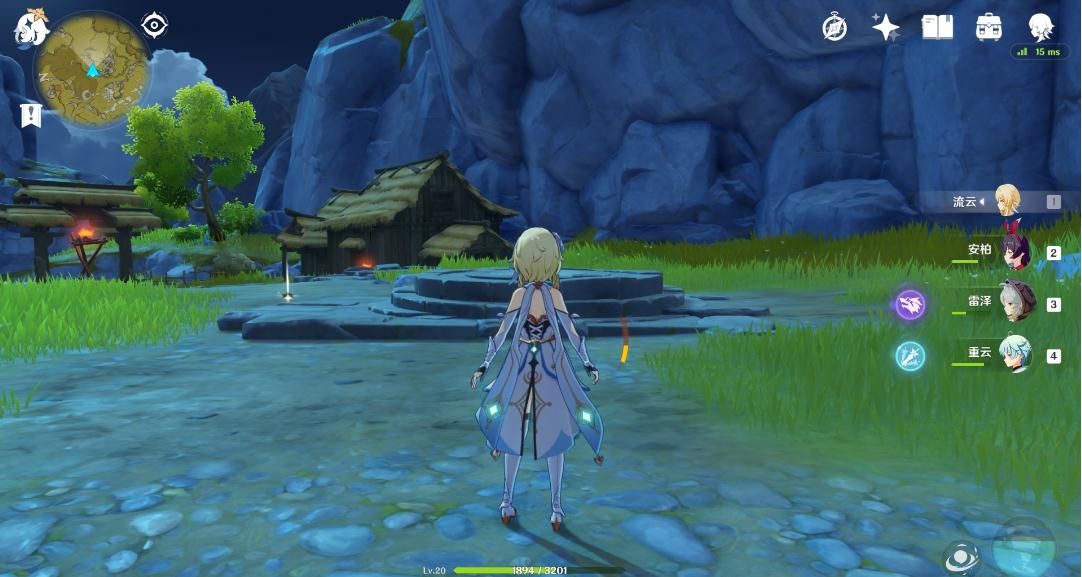Open the backpack inventory
This screenshot has width=1082, height=577.
tap(989, 27)
